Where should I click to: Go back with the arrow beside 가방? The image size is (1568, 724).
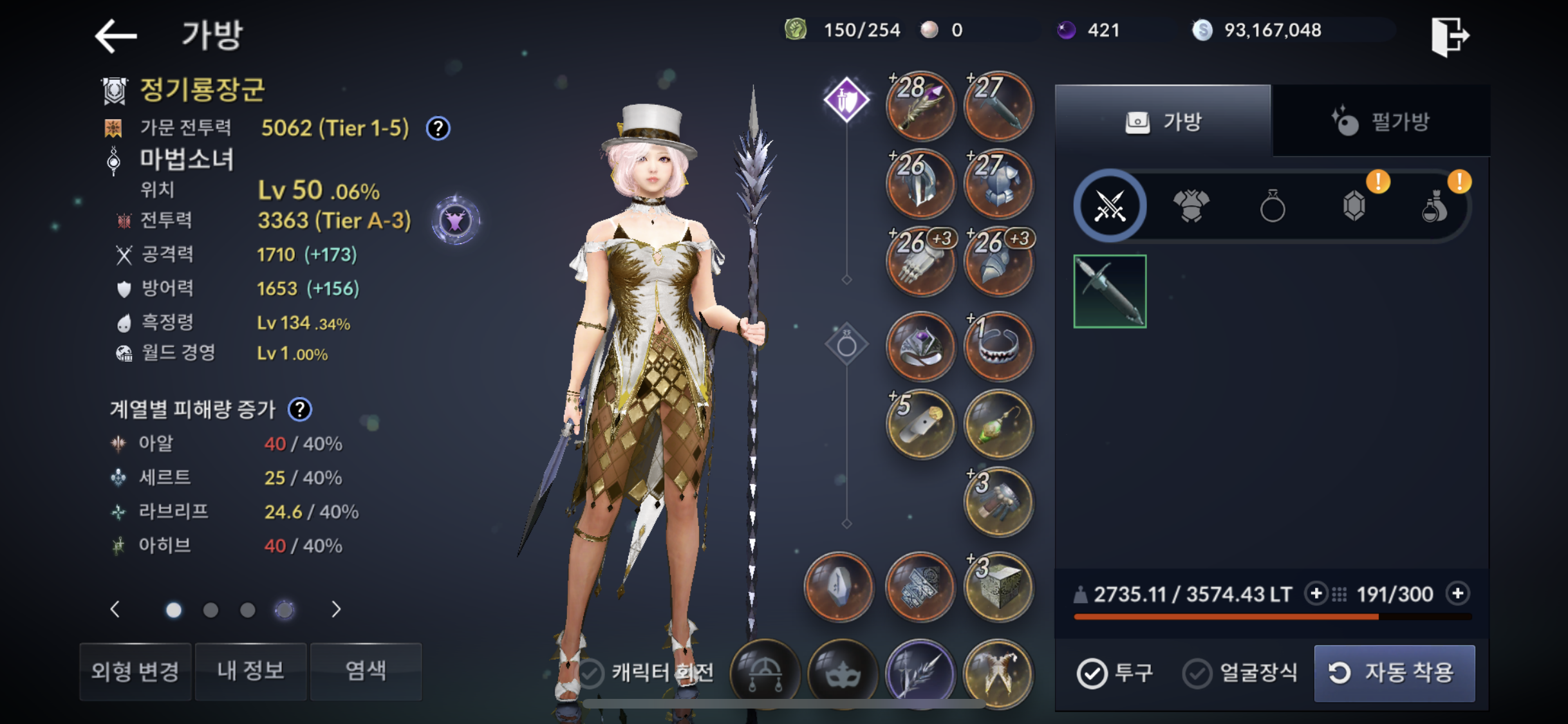[117, 35]
